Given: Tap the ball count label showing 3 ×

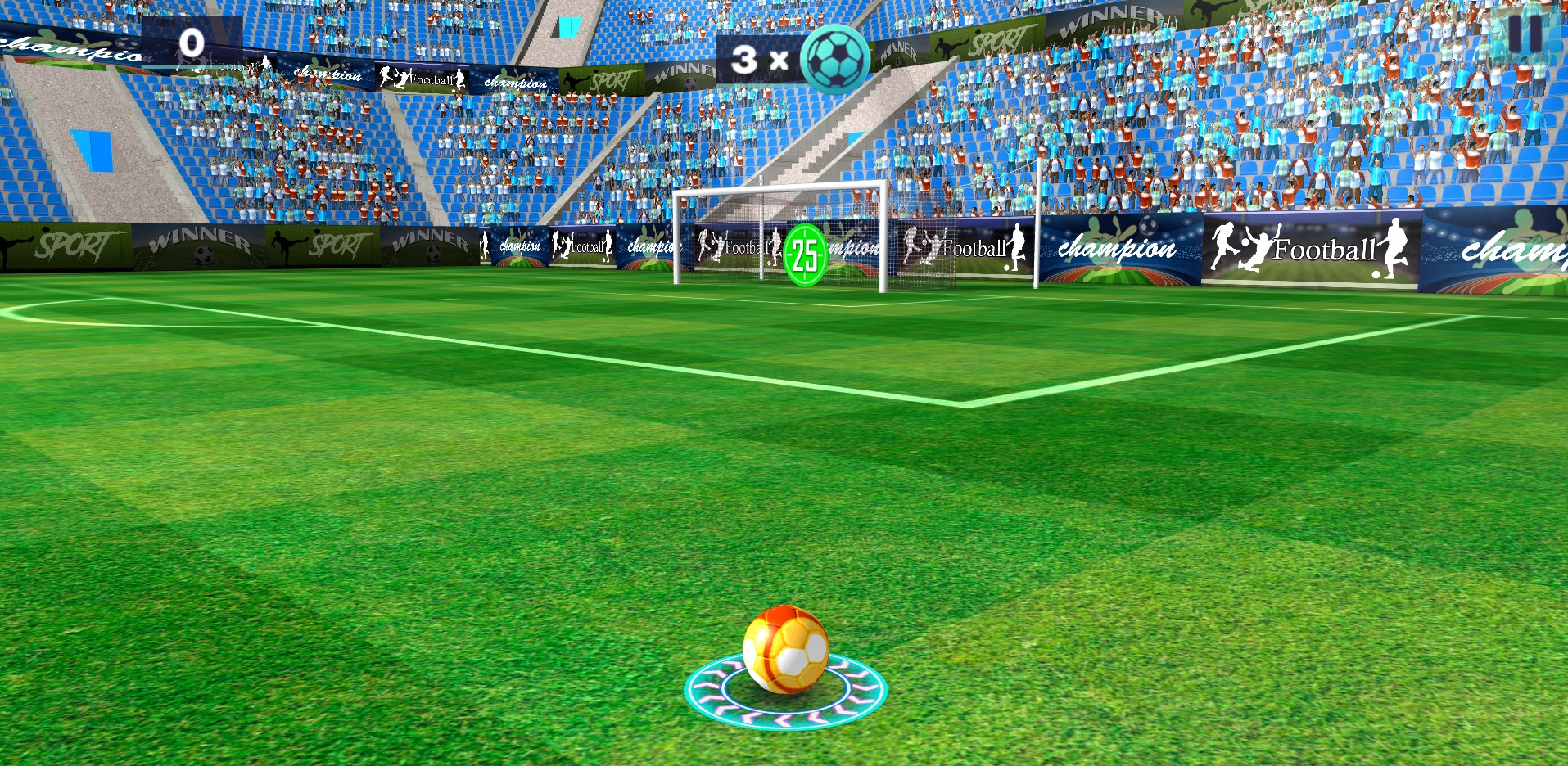Looking at the screenshot, I should 754,57.
